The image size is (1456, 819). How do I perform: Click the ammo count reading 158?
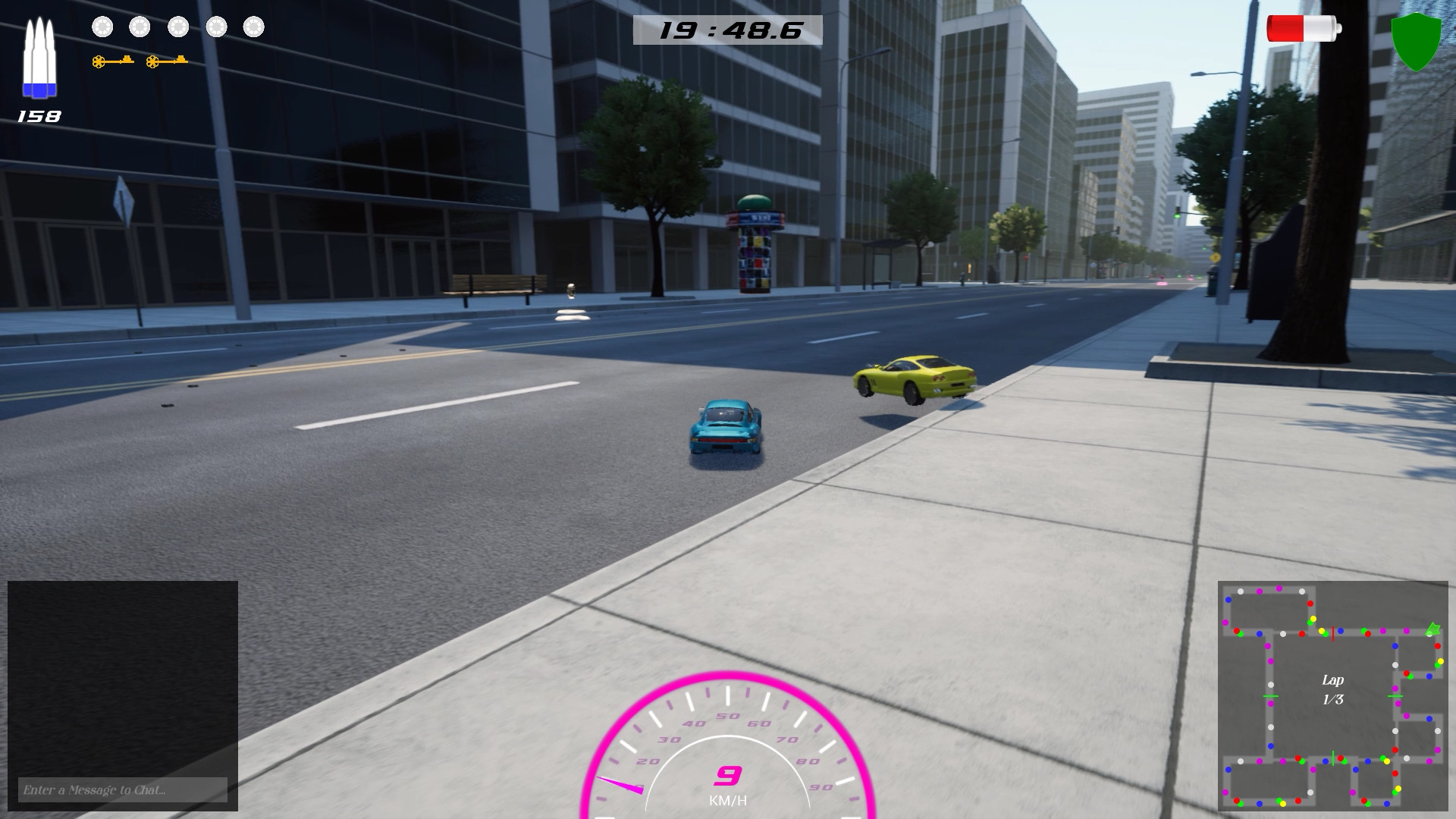coord(38,115)
